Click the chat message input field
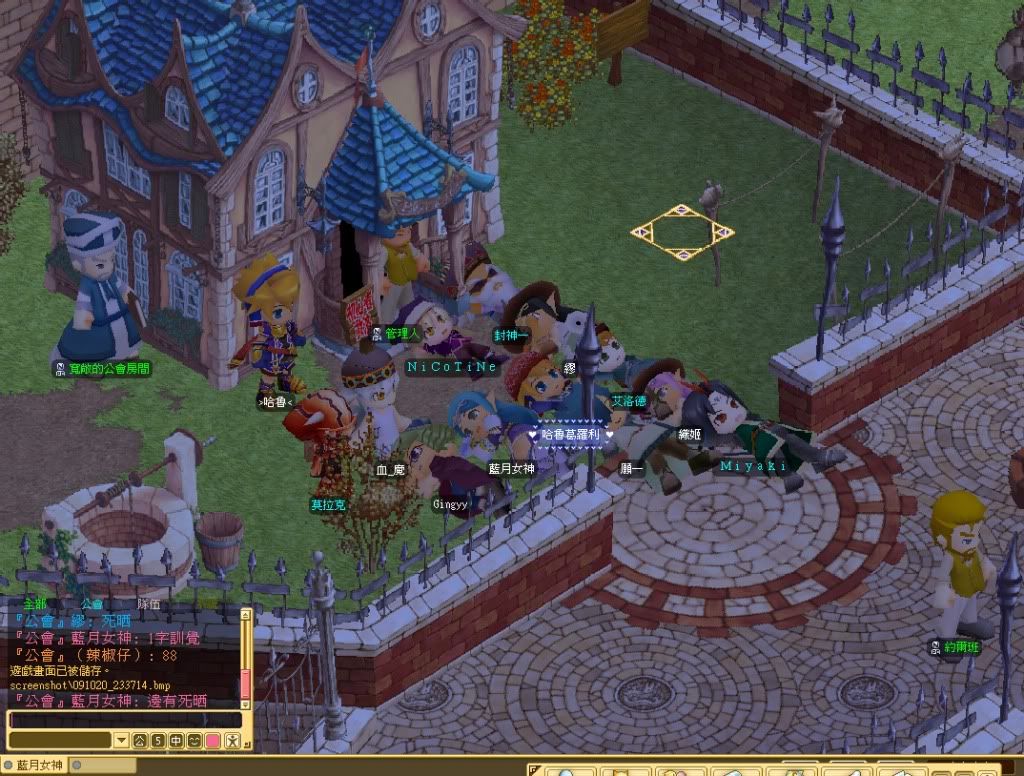The height and width of the screenshot is (776, 1024). click(125, 719)
